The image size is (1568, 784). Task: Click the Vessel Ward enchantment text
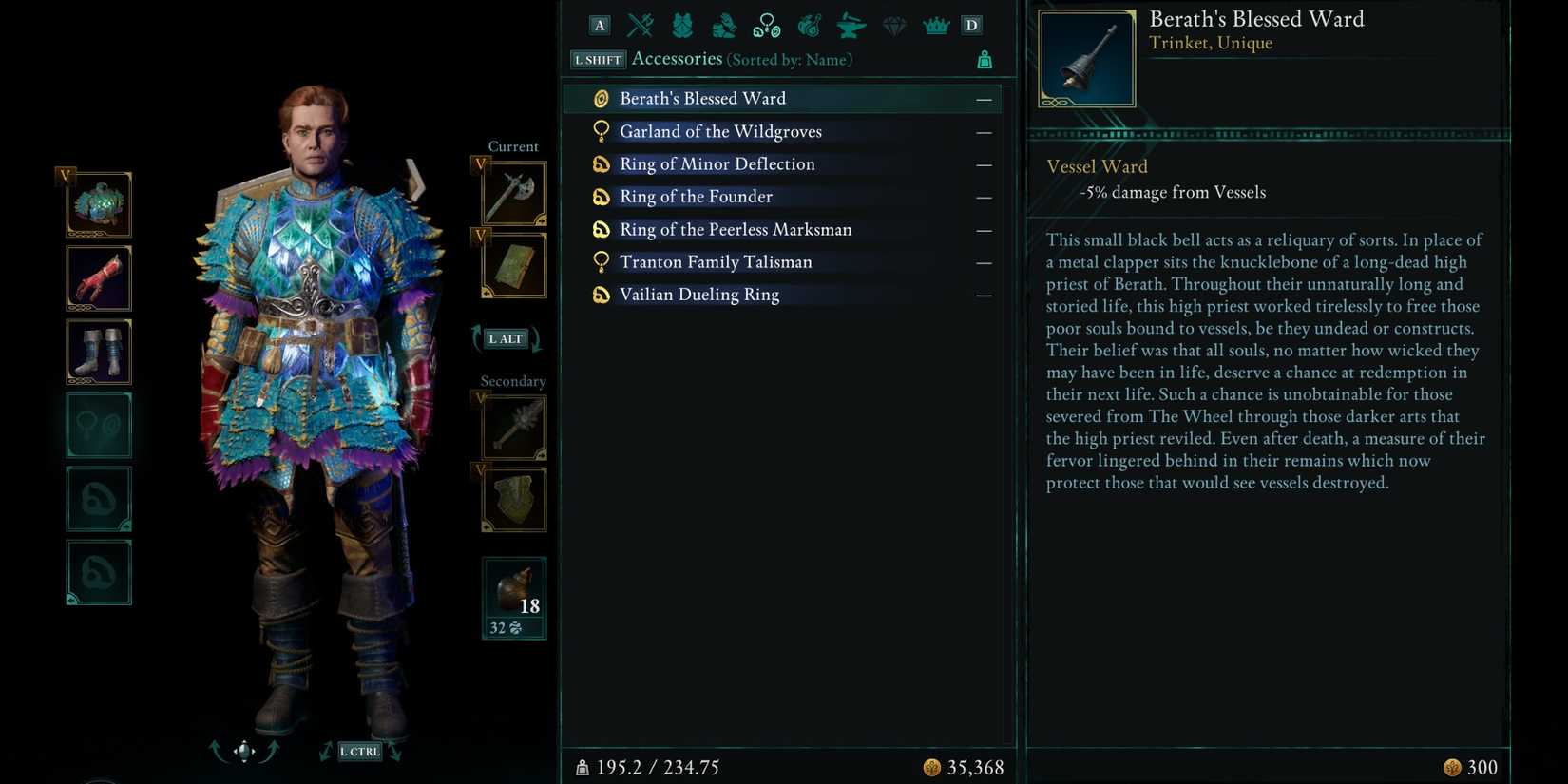tap(1097, 166)
